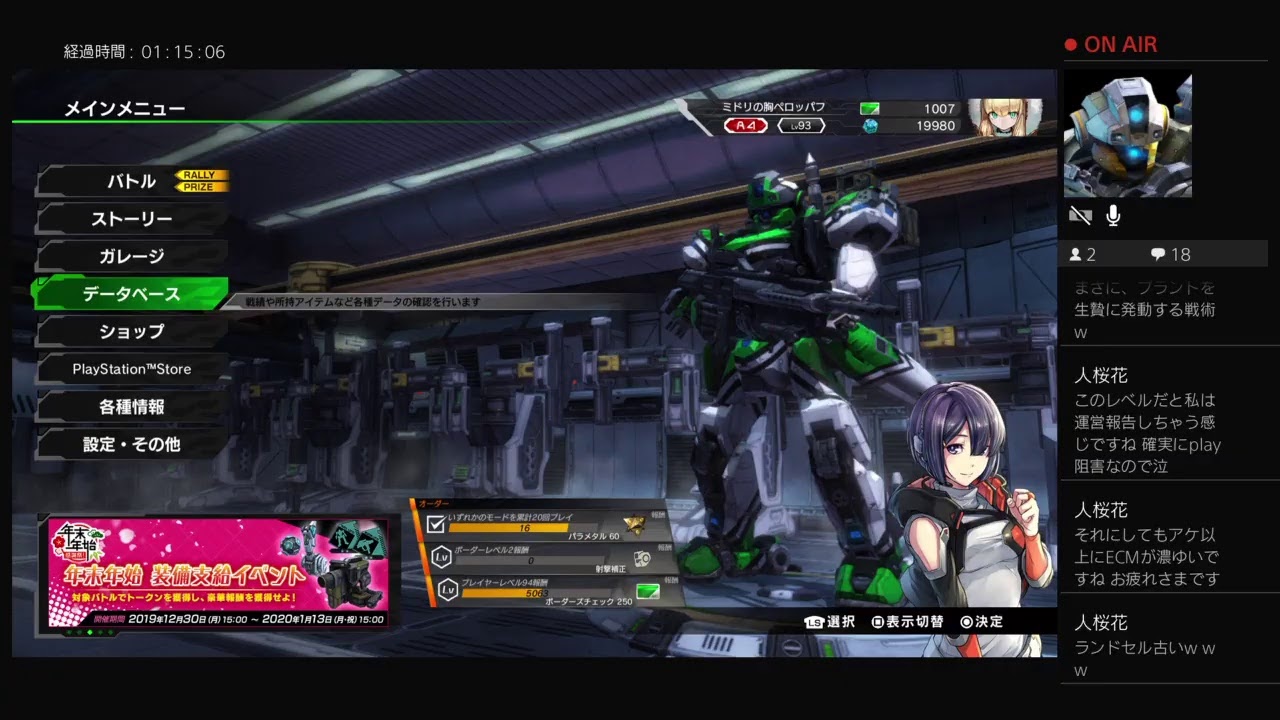Open the broadcaster's robot avatar thumbnail
Image resolution: width=1280 pixels, height=720 pixels.
tap(1127, 134)
